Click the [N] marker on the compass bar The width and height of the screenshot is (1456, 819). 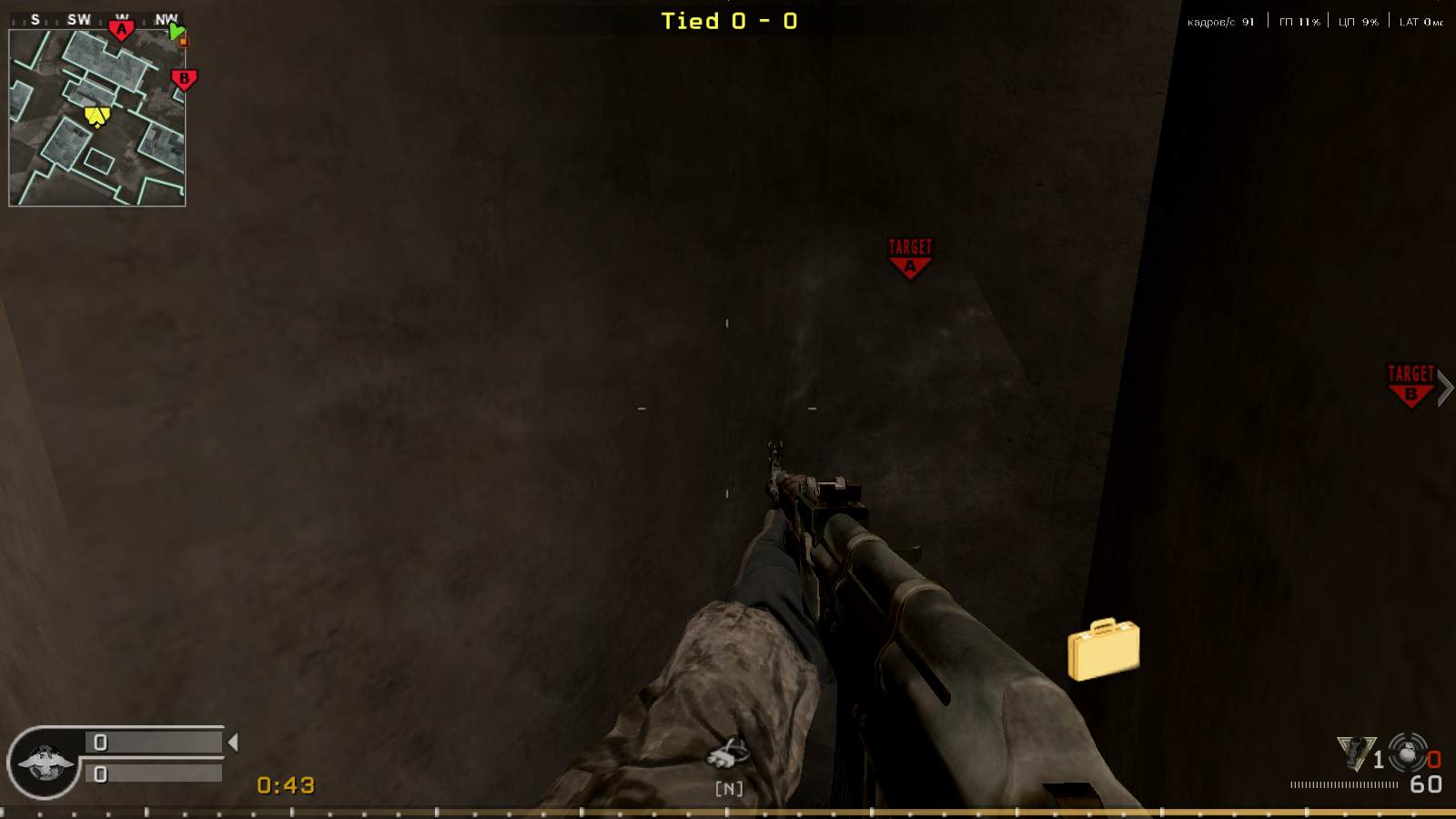click(726, 786)
